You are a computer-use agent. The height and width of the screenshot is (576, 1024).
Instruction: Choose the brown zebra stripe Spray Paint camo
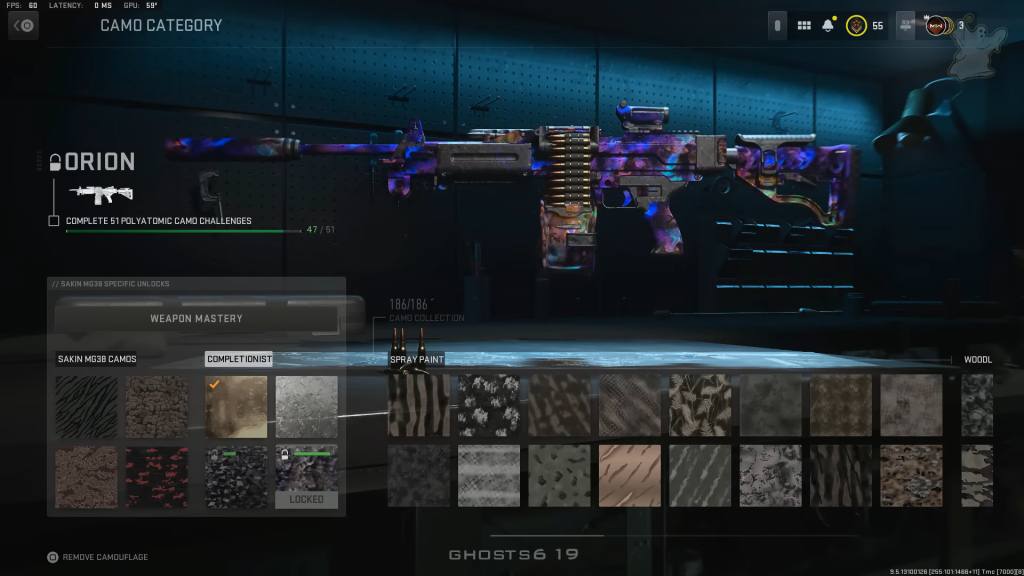419,406
